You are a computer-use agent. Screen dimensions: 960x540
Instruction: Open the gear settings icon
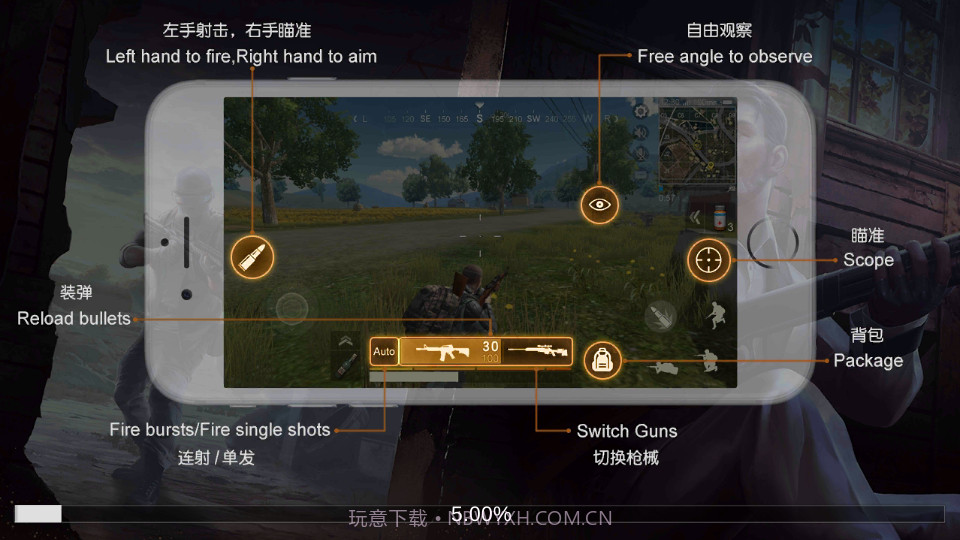pos(641,110)
